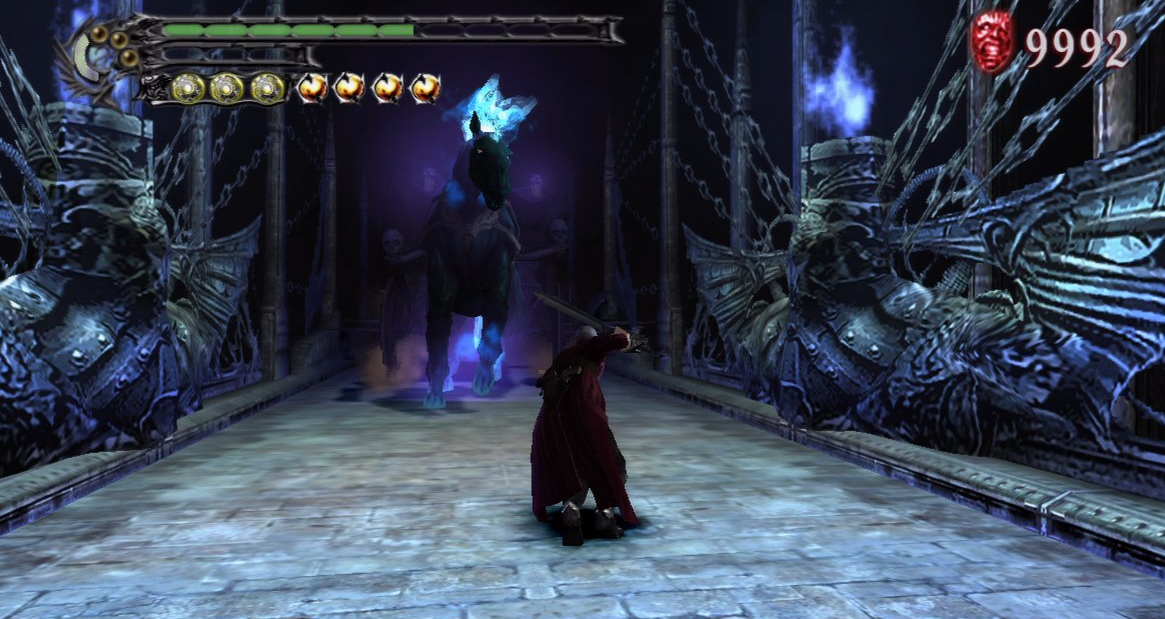Select the winged emblem beside the health gauge

tap(99, 60)
